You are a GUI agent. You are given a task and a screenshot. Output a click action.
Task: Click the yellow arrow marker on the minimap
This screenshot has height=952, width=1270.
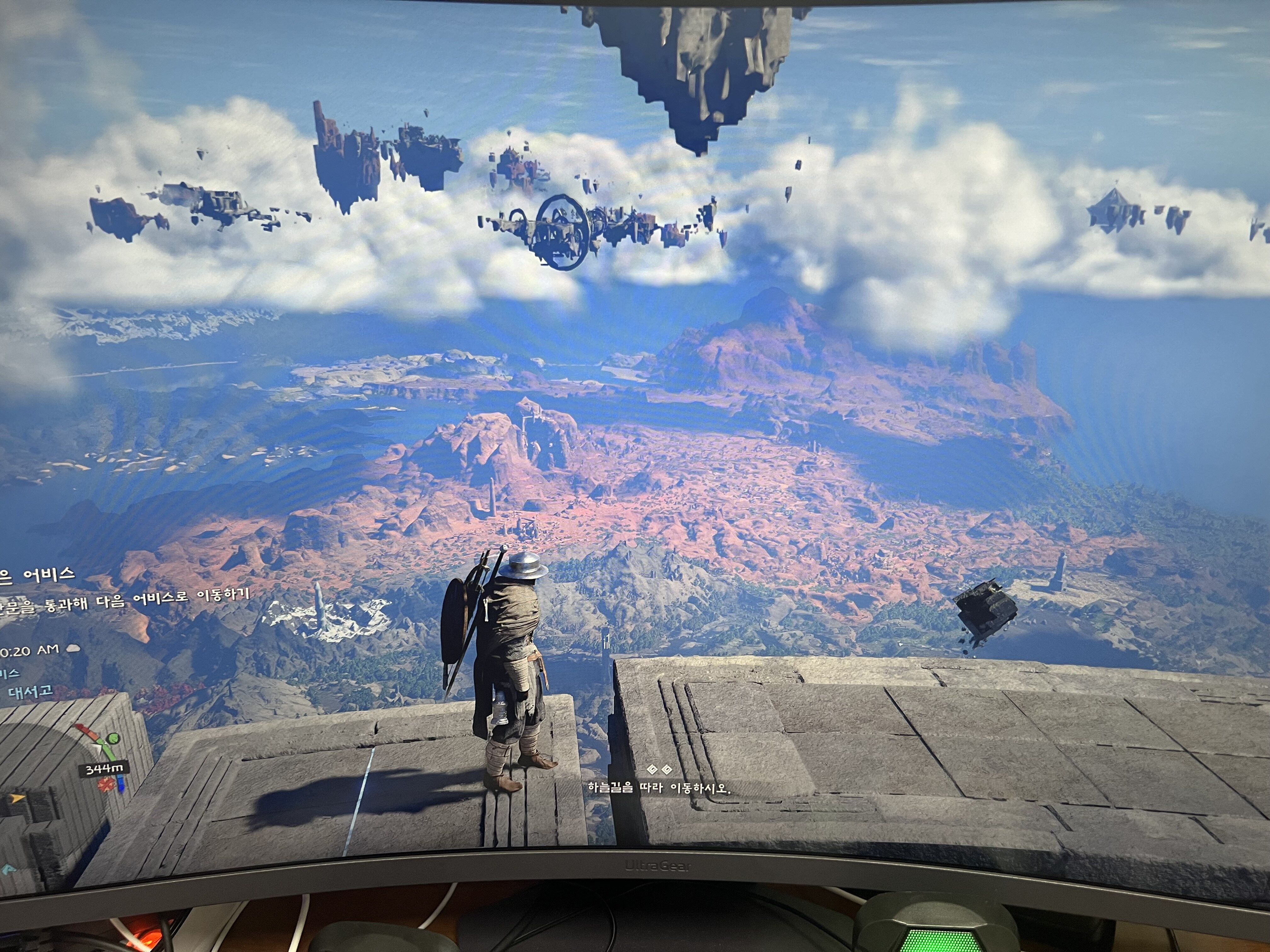[x=18, y=798]
